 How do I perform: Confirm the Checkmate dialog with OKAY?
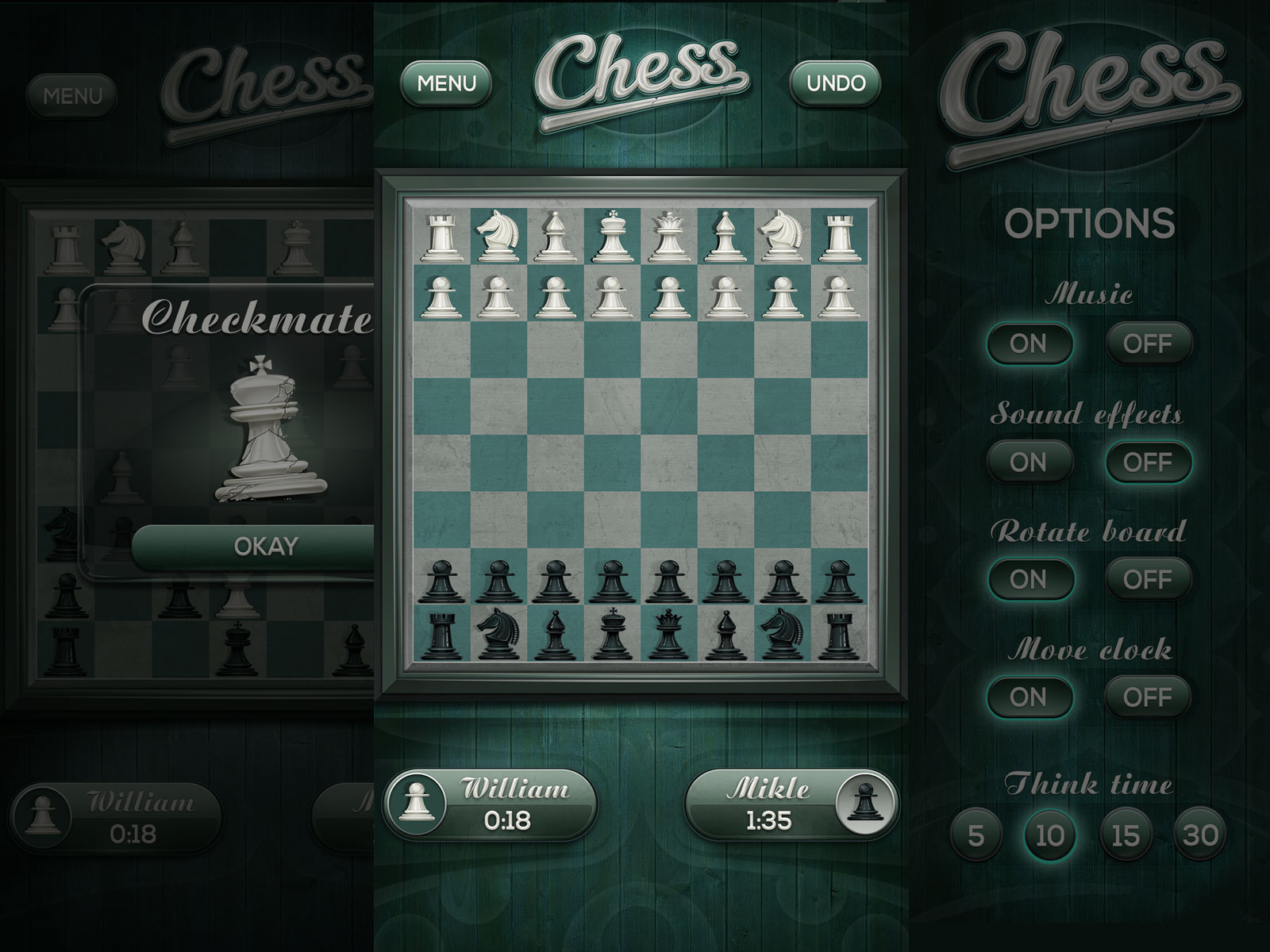[x=265, y=547]
